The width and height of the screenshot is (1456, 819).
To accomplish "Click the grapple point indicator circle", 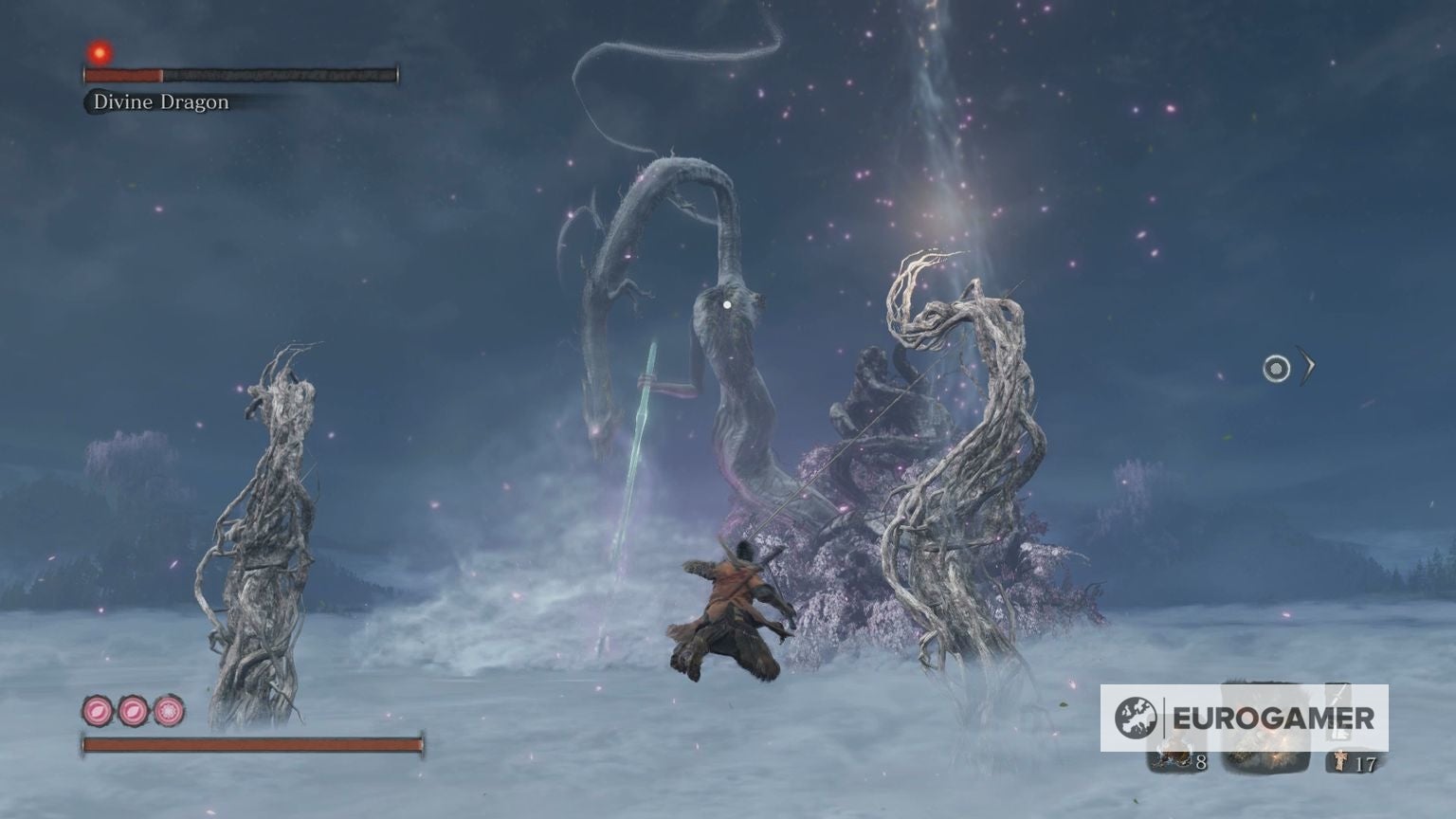I will click(x=1276, y=368).
